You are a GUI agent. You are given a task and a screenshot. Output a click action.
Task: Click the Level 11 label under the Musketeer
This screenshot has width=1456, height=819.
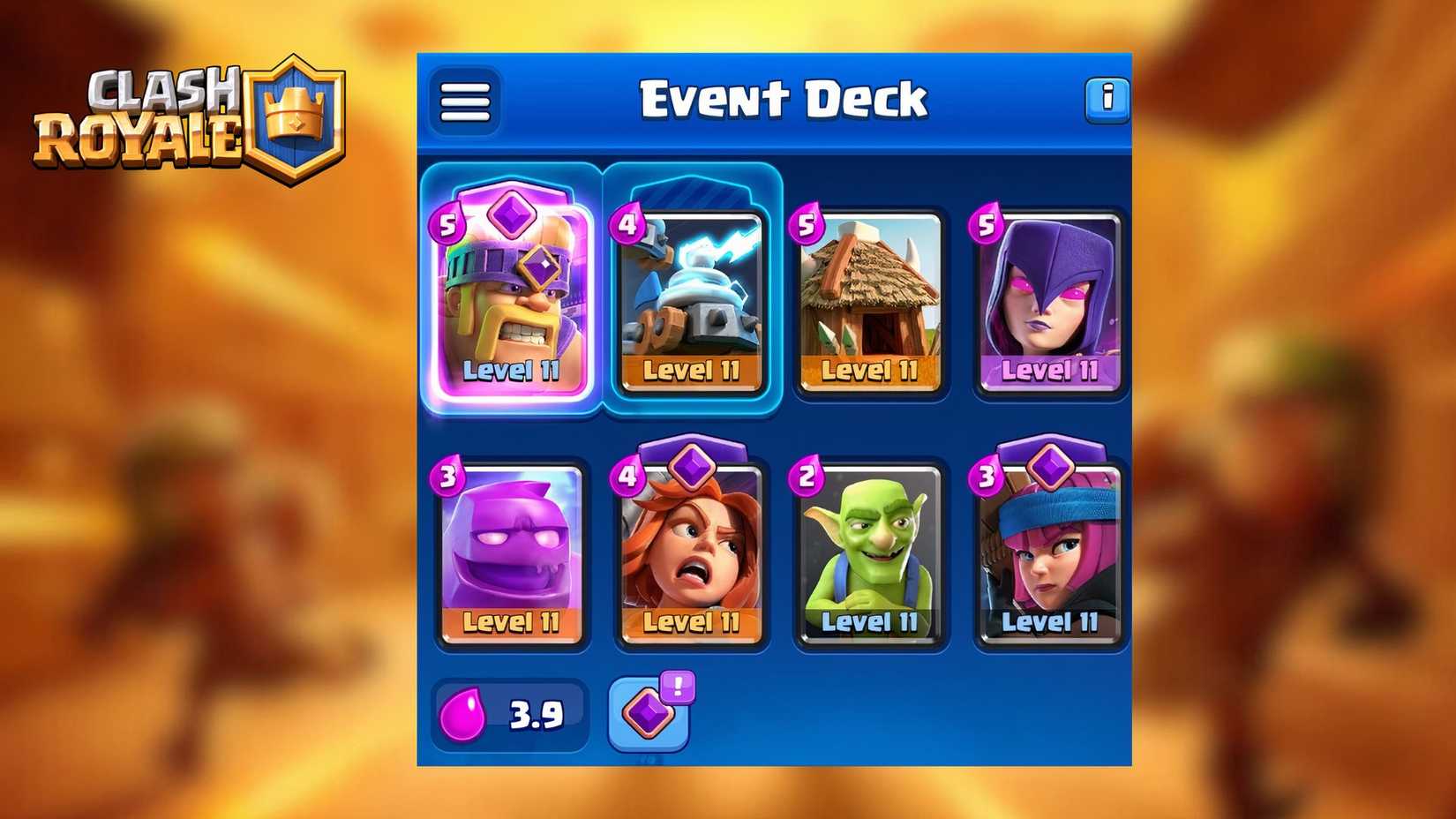tap(1050, 623)
